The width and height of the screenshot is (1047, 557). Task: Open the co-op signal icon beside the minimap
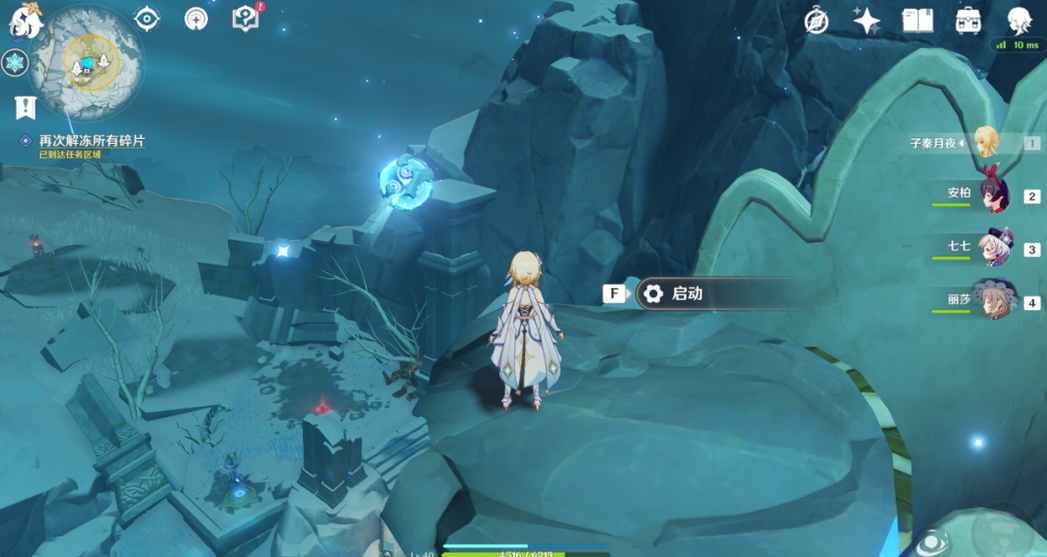196,19
